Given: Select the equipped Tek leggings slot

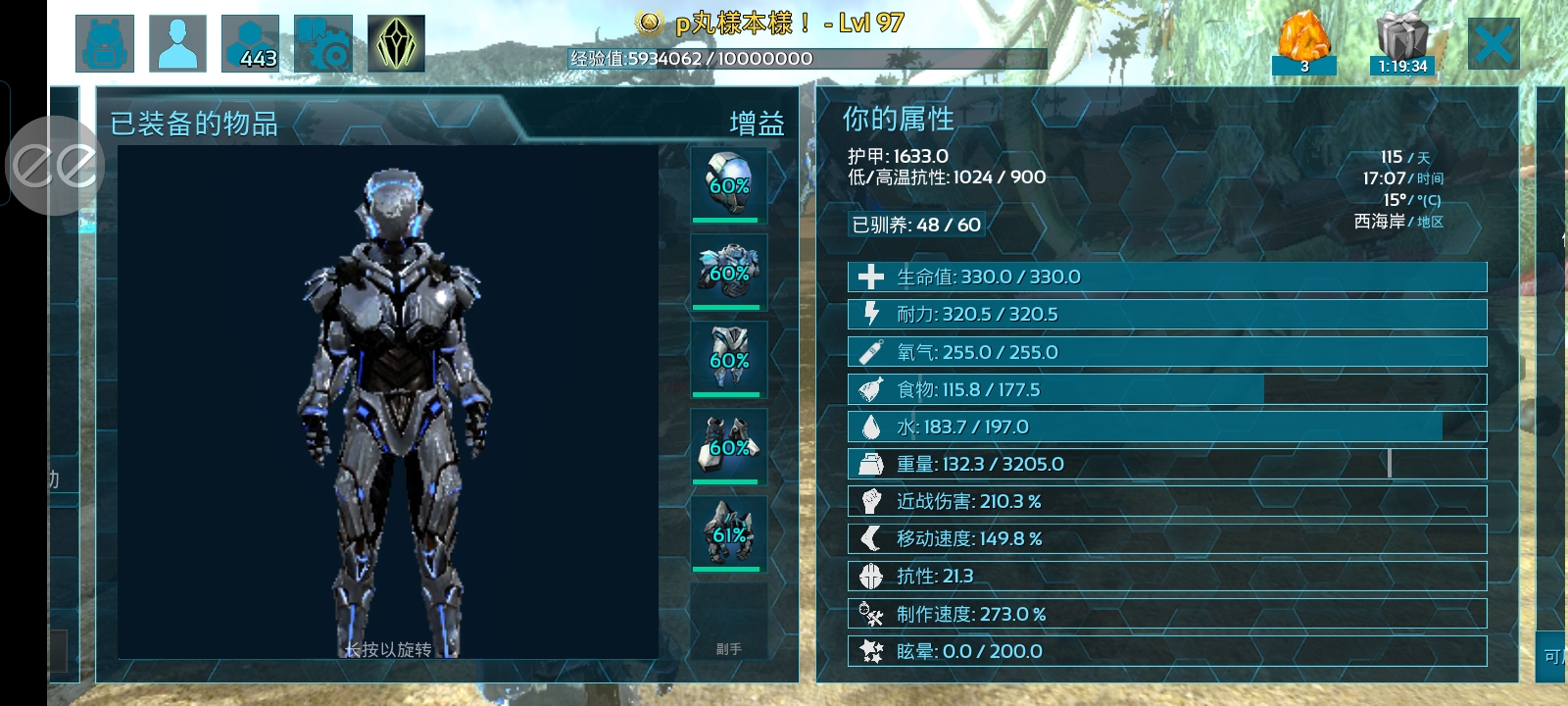Looking at the screenshot, I should pos(728,359).
